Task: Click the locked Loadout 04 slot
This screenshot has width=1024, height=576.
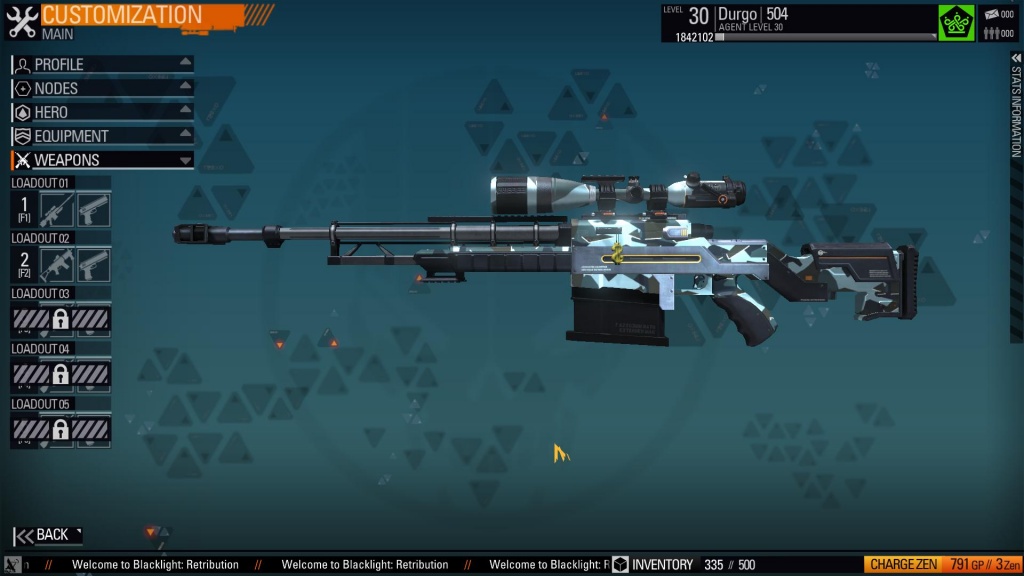Action: (x=61, y=375)
